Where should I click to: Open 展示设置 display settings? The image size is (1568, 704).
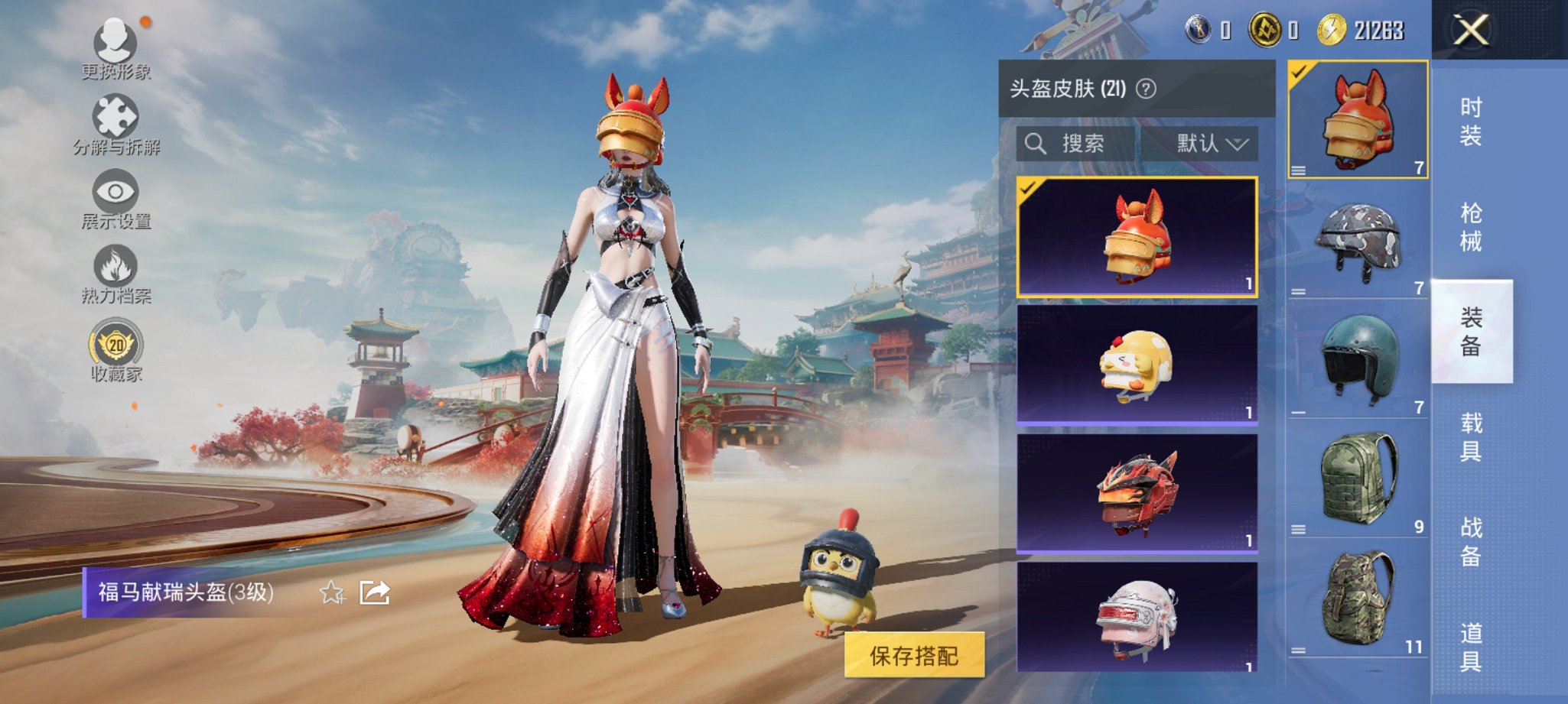tap(115, 192)
